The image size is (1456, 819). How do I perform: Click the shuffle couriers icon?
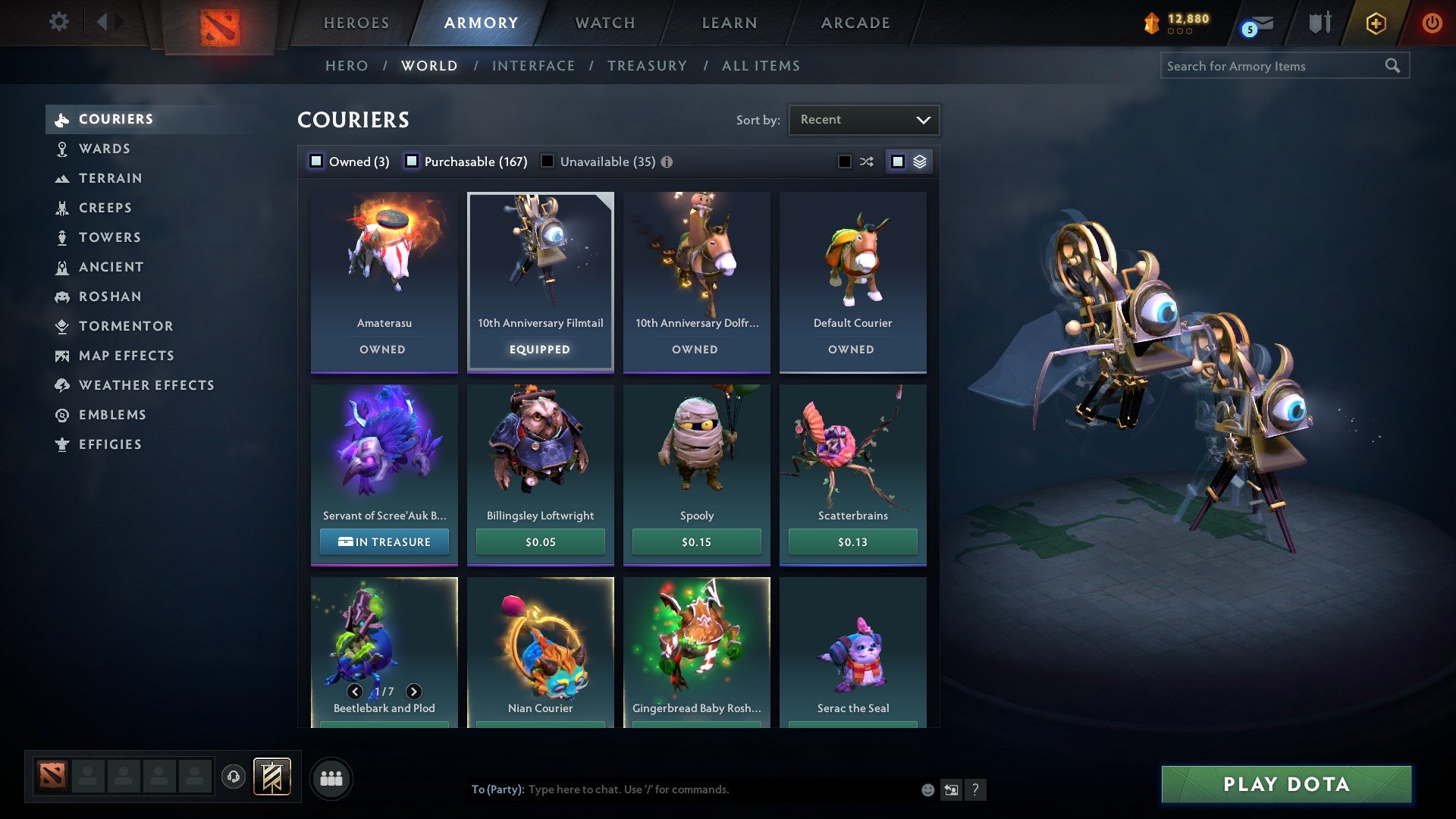coord(865,161)
